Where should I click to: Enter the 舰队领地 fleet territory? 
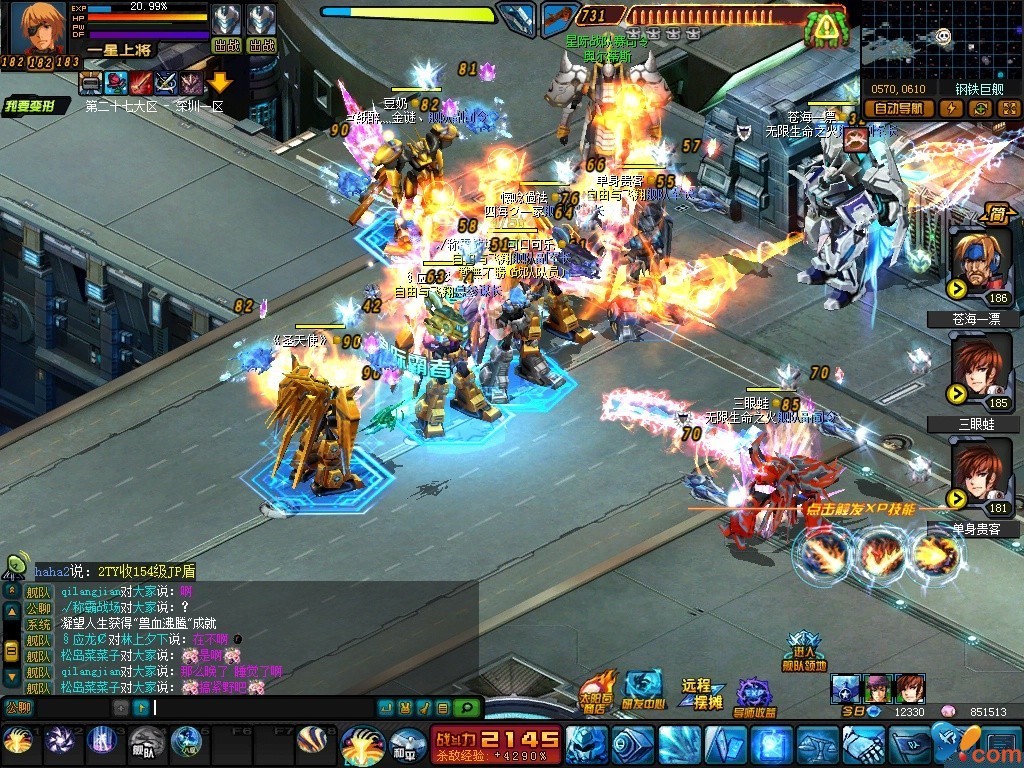point(804,652)
